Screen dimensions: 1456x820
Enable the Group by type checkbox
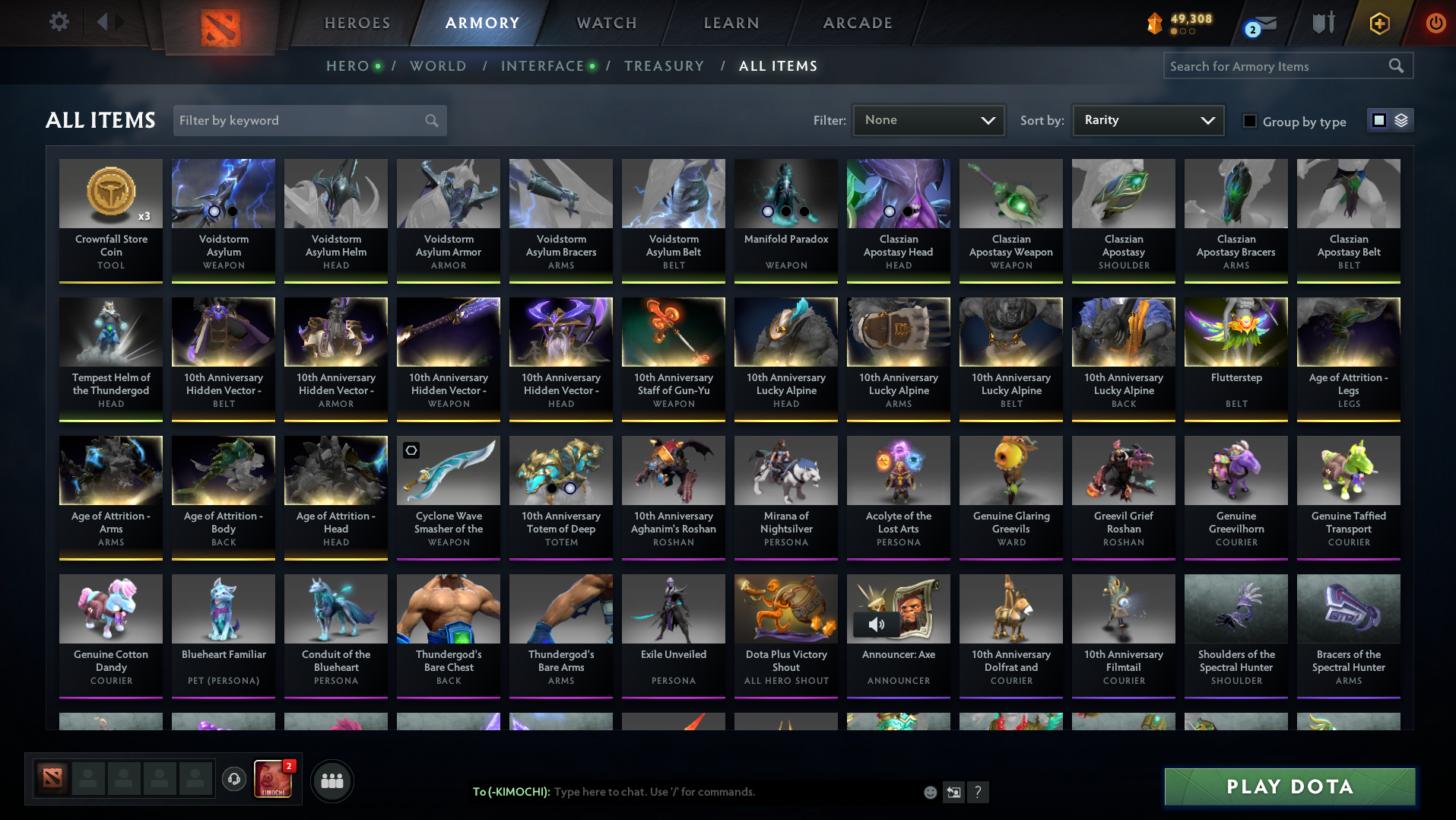tap(1249, 120)
